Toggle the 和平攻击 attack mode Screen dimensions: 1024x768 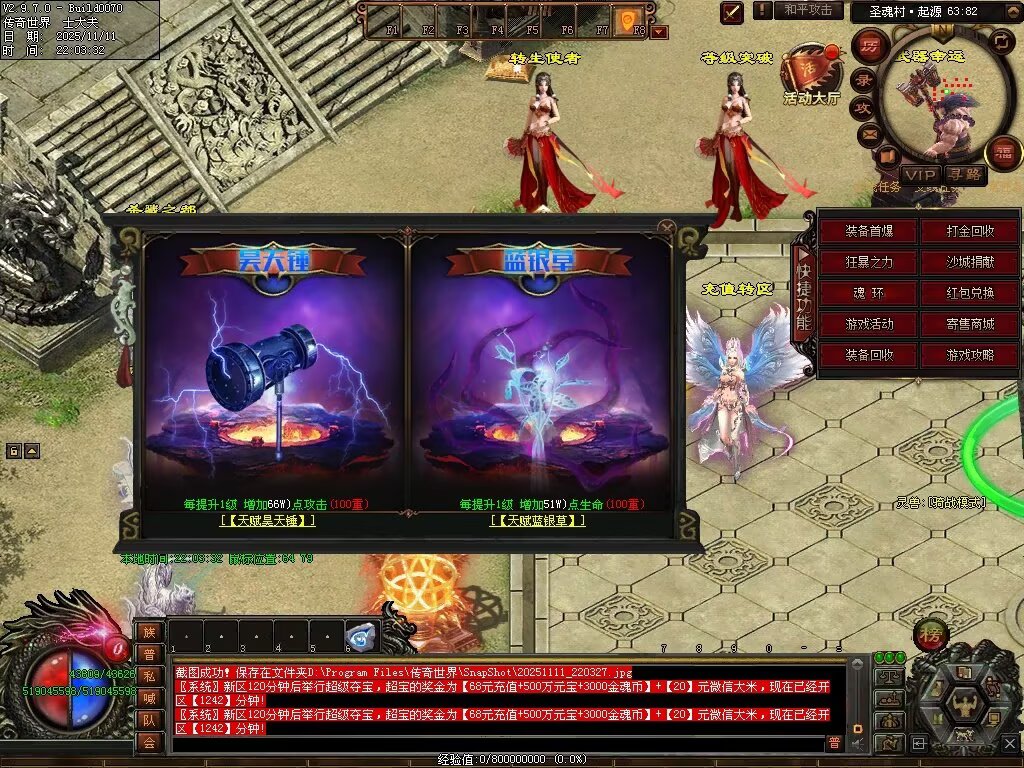[x=807, y=10]
